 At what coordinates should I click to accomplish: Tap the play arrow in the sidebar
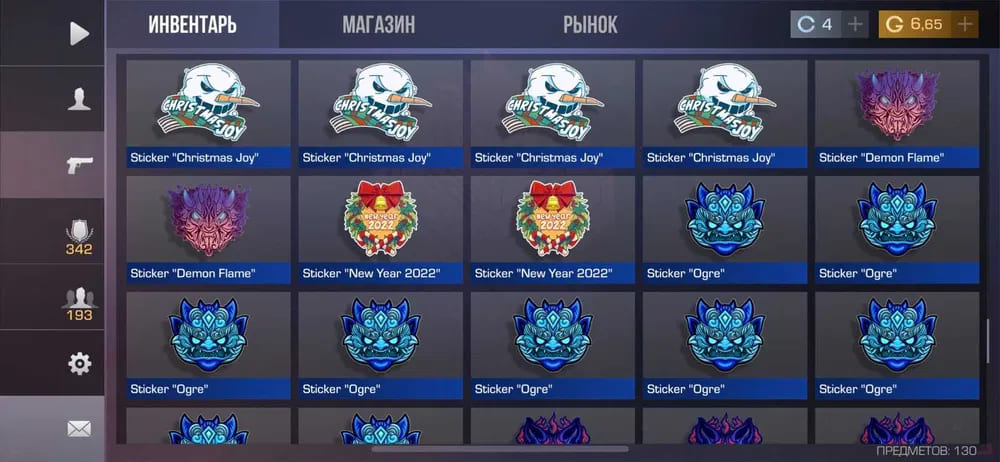click(79, 33)
